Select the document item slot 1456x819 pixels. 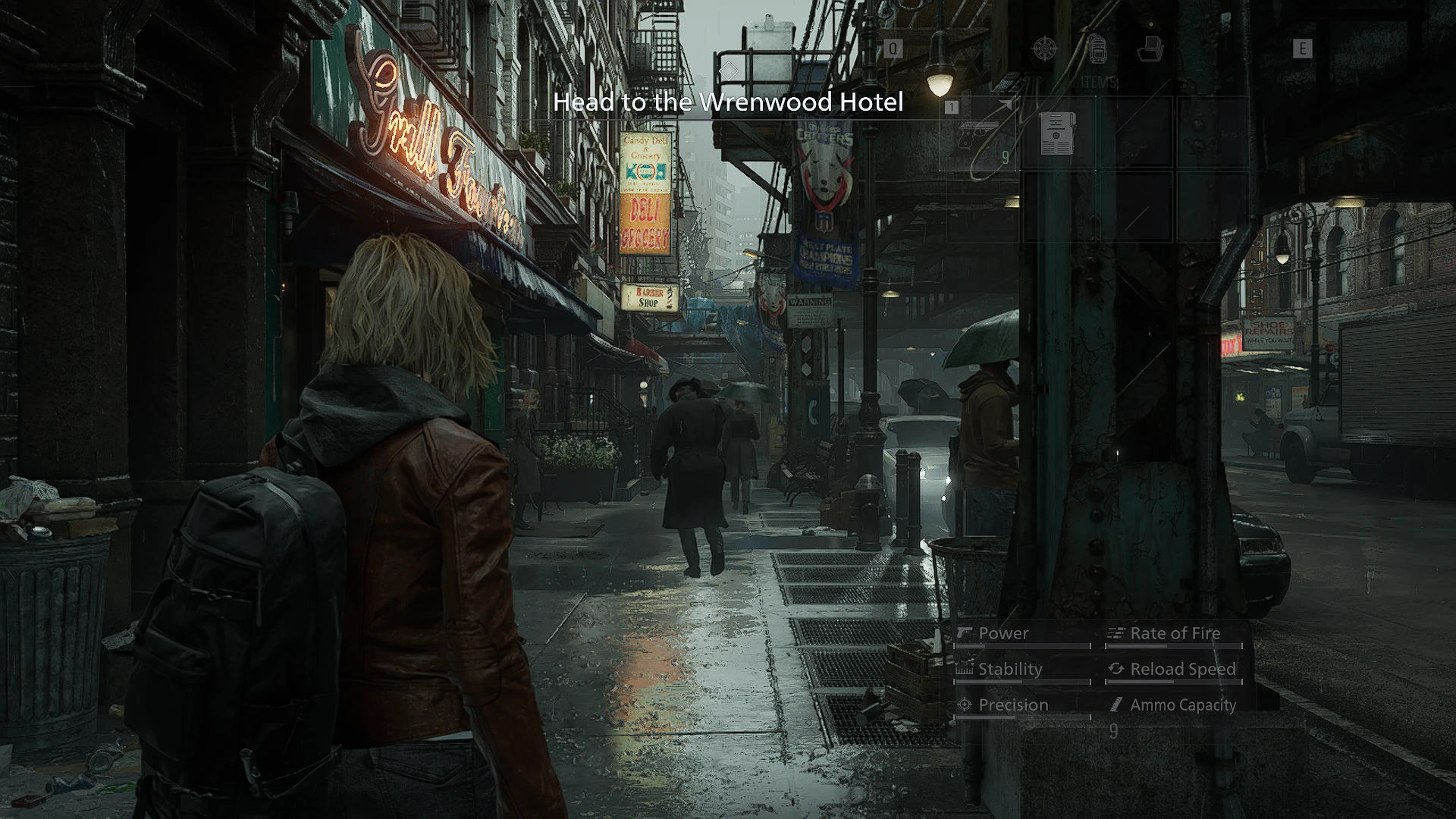1058,133
